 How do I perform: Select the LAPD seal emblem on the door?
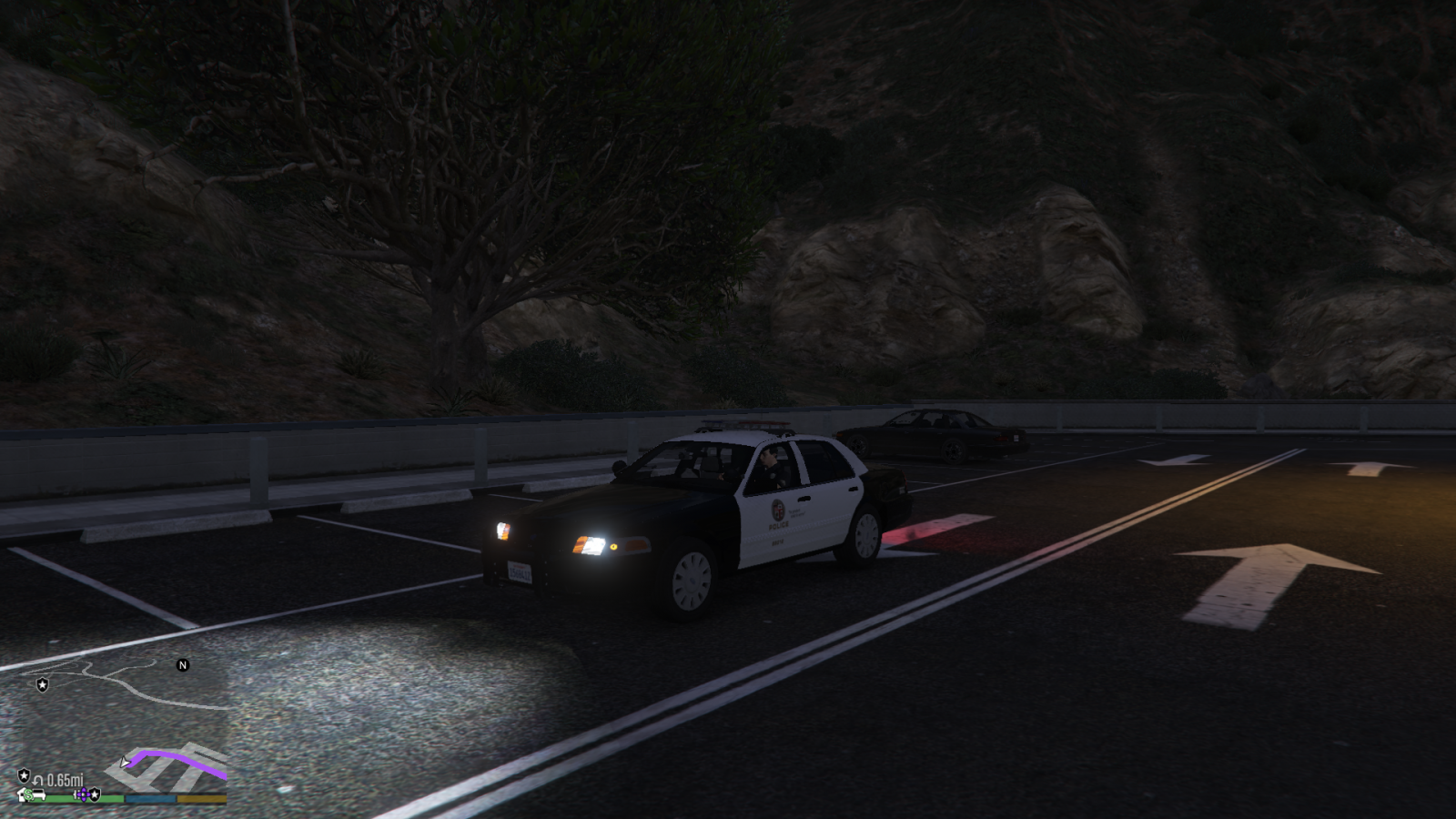tap(777, 510)
